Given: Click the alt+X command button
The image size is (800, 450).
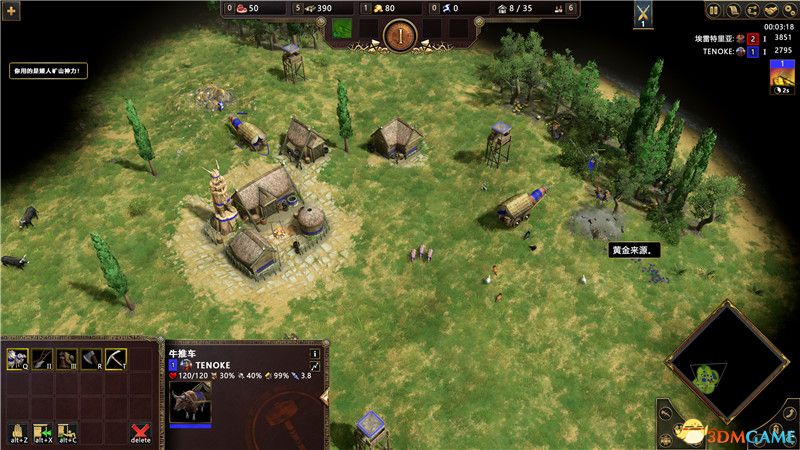Looking at the screenshot, I should pyautogui.click(x=42, y=431).
